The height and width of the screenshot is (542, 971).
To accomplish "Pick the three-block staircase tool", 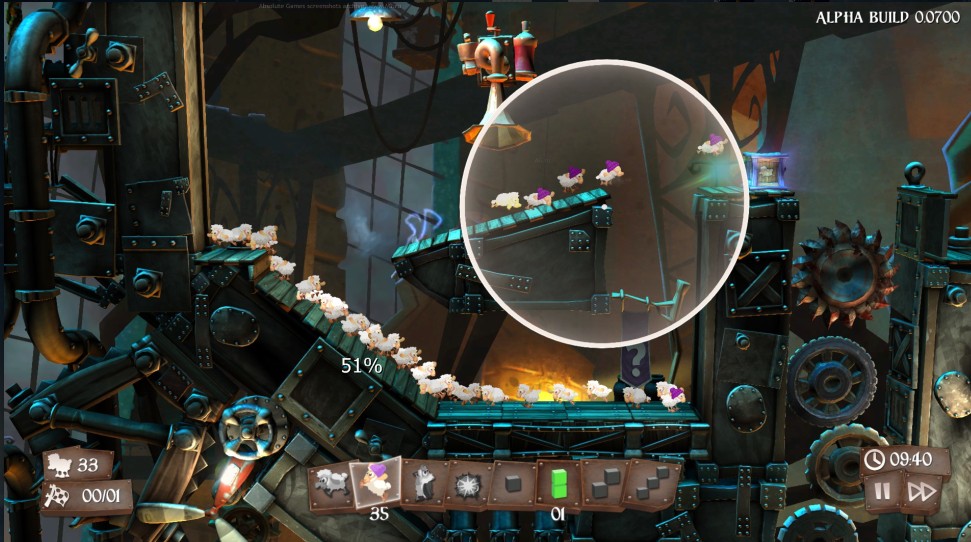I will (x=651, y=482).
